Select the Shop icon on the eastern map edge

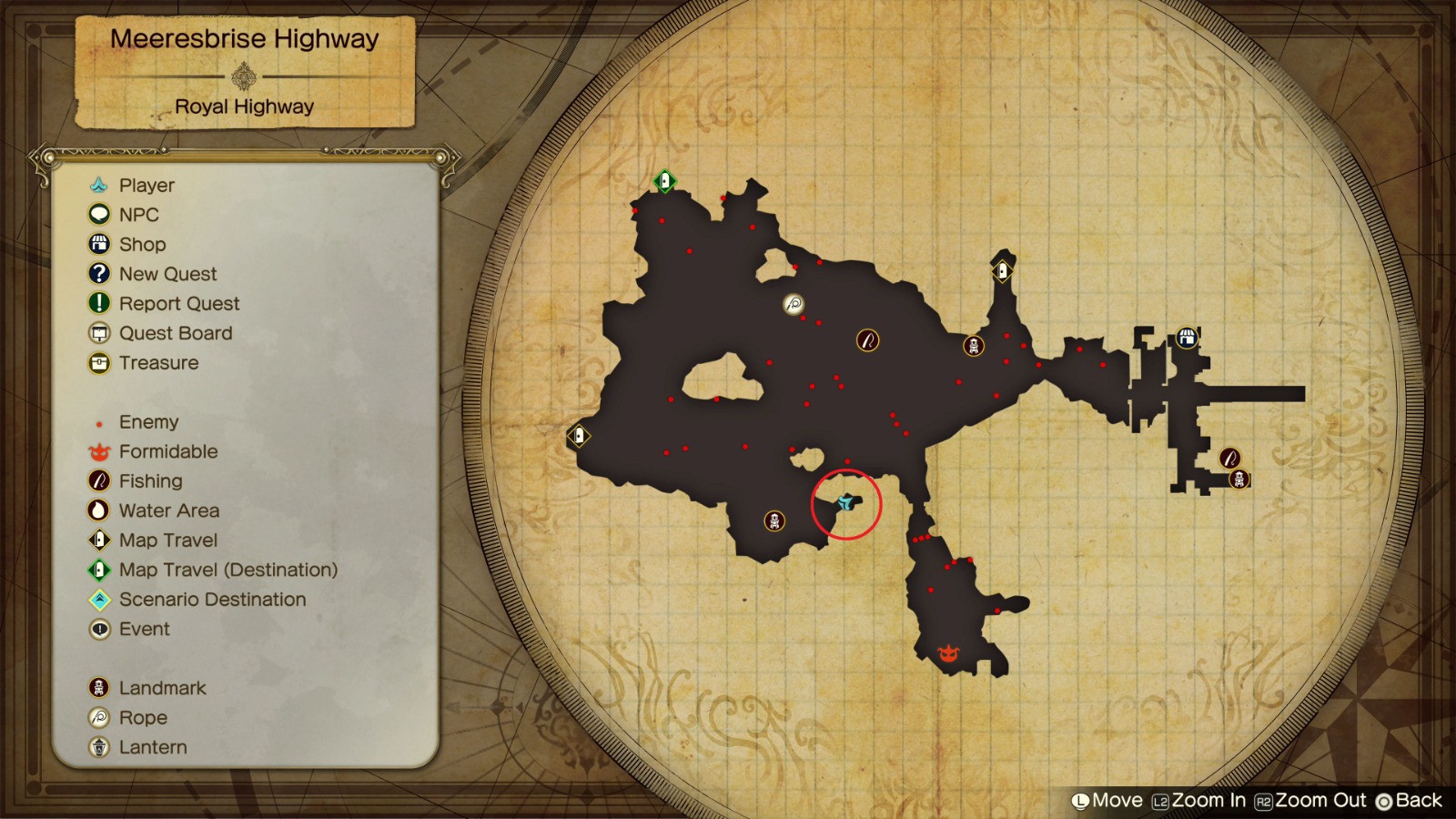pos(1186,336)
